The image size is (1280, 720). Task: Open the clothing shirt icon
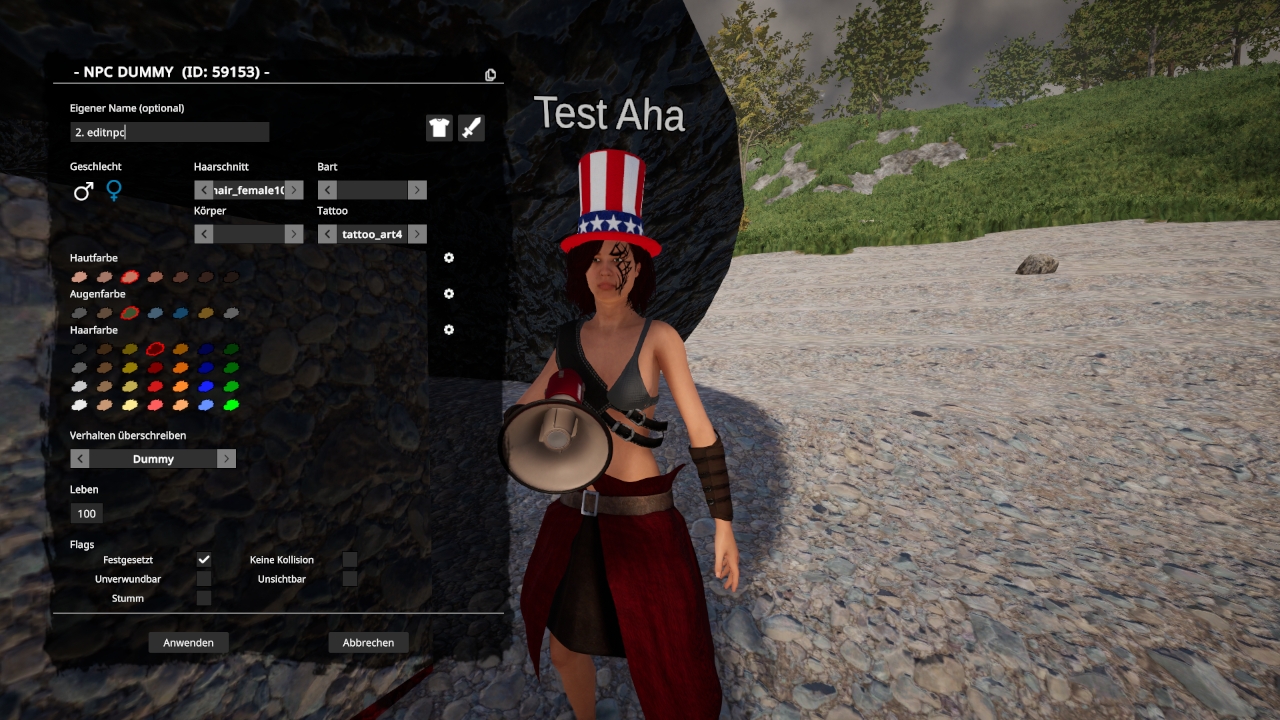point(439,128)
